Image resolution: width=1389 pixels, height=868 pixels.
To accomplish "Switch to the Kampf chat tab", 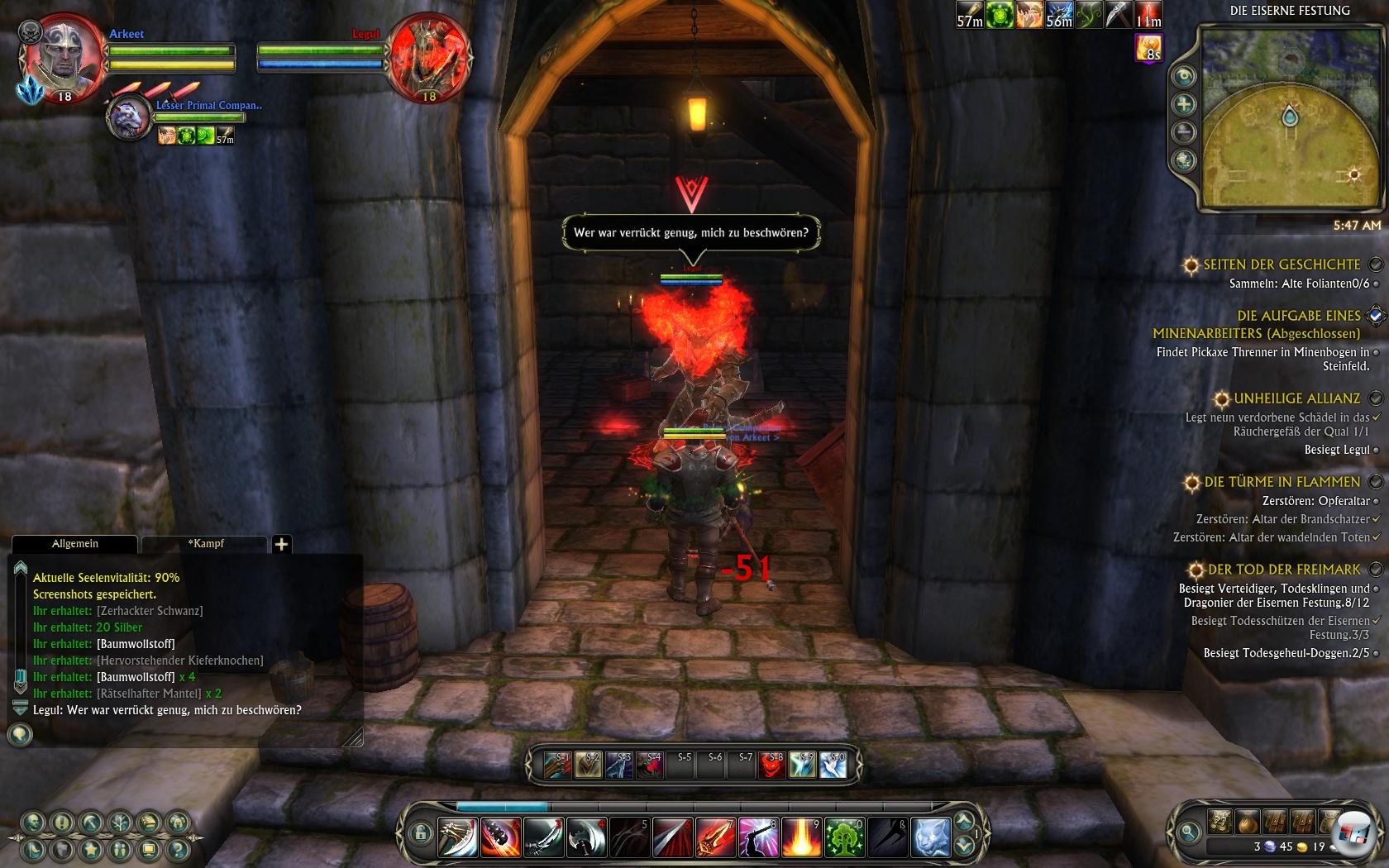I will click(x=205, y=544).
